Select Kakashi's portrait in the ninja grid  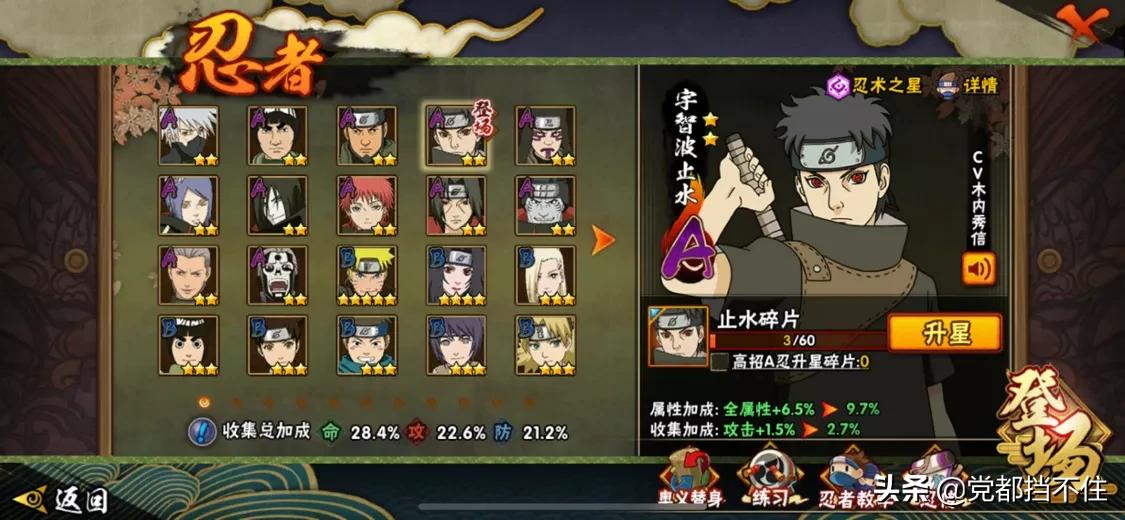point(188,135)
